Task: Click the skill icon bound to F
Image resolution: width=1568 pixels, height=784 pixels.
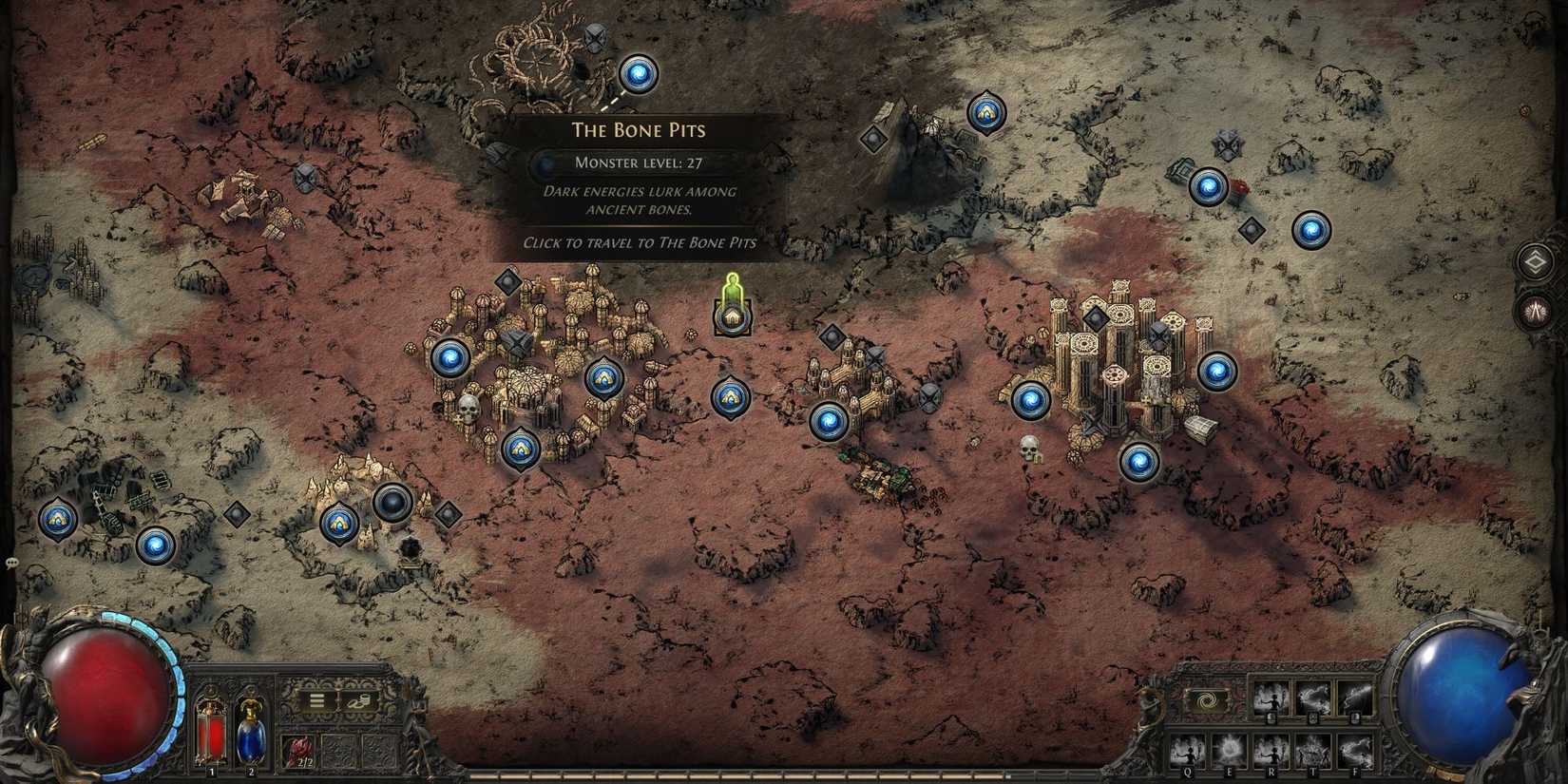Action: 1355,752
